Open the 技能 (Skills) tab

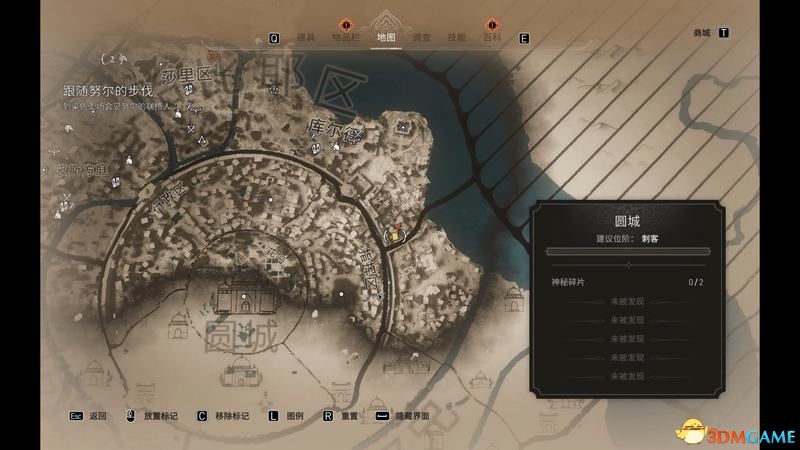pos(456,37)
